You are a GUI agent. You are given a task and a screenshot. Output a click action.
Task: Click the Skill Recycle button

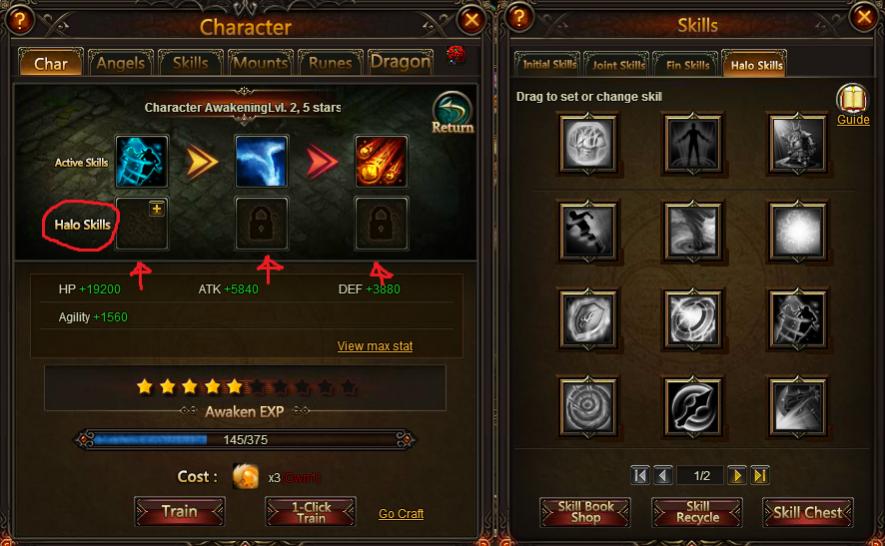point(697,512)
